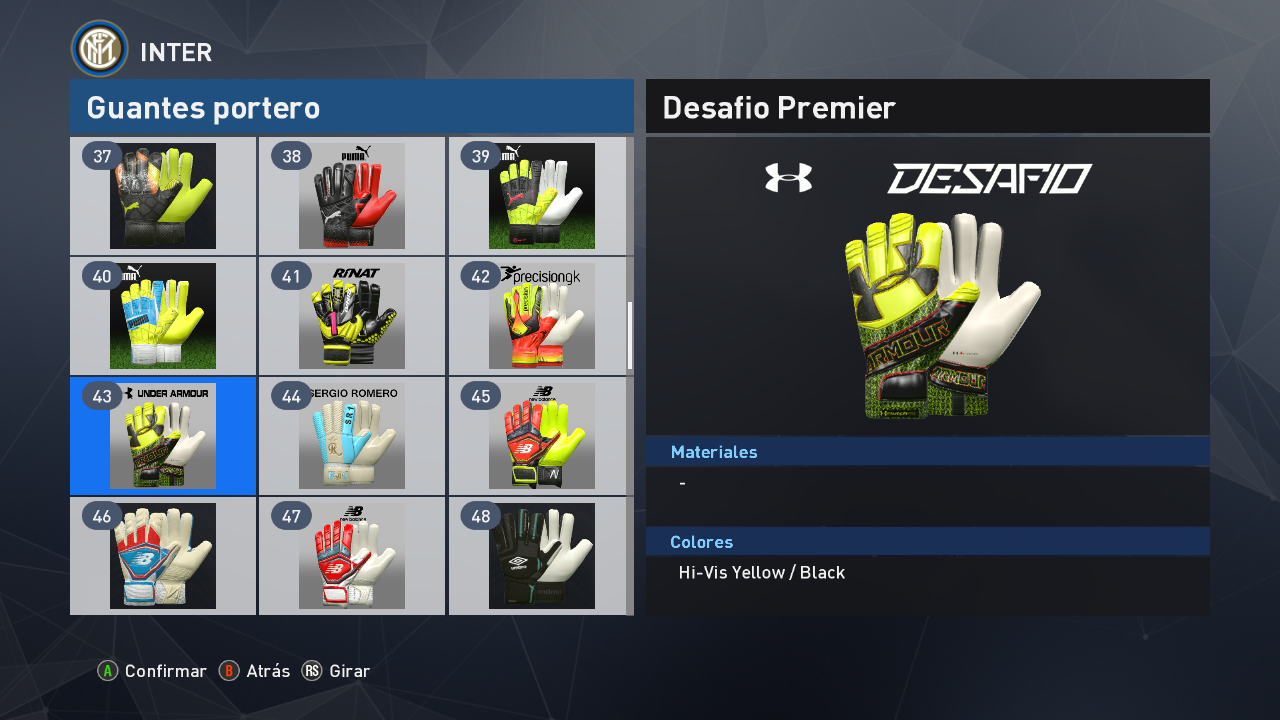The height and width of the screenshot is (720, 1280).
Task: Pick the Sergio Romero gloves 44
Action: (x=352, y=436)
